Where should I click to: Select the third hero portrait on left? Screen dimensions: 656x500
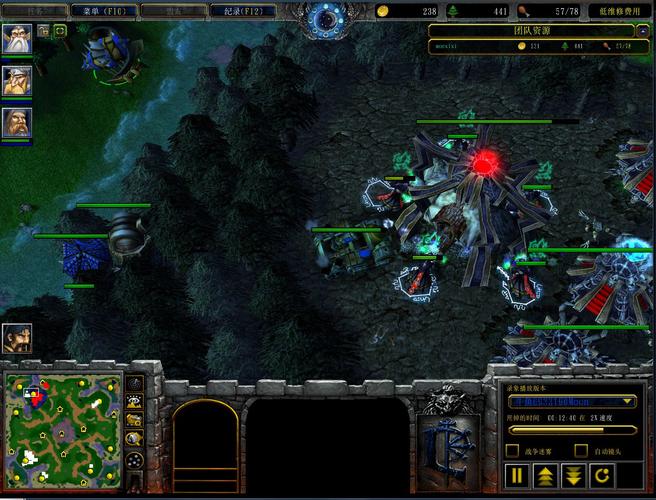[x=17, y=123]
